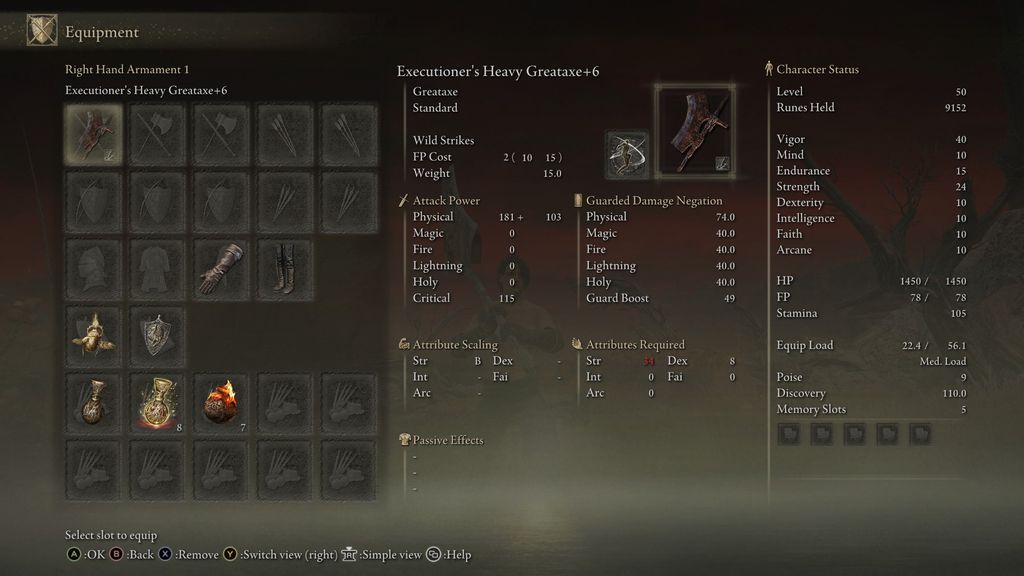Select the equipped gauntlets armor slot
Viewport: 1024px width, 576px height.
coord(223,269)
